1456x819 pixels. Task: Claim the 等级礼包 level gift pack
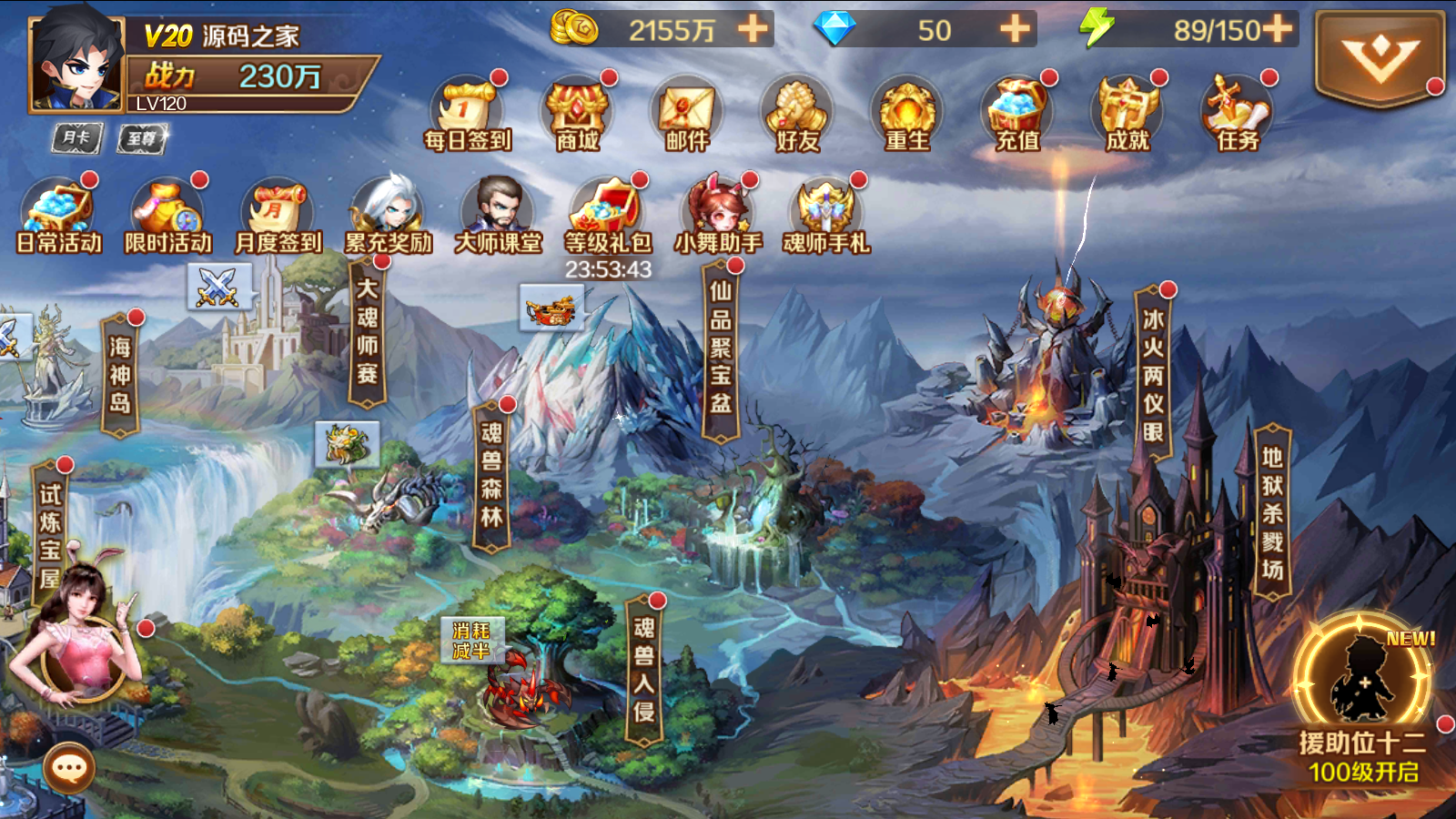tap(608, 216)
